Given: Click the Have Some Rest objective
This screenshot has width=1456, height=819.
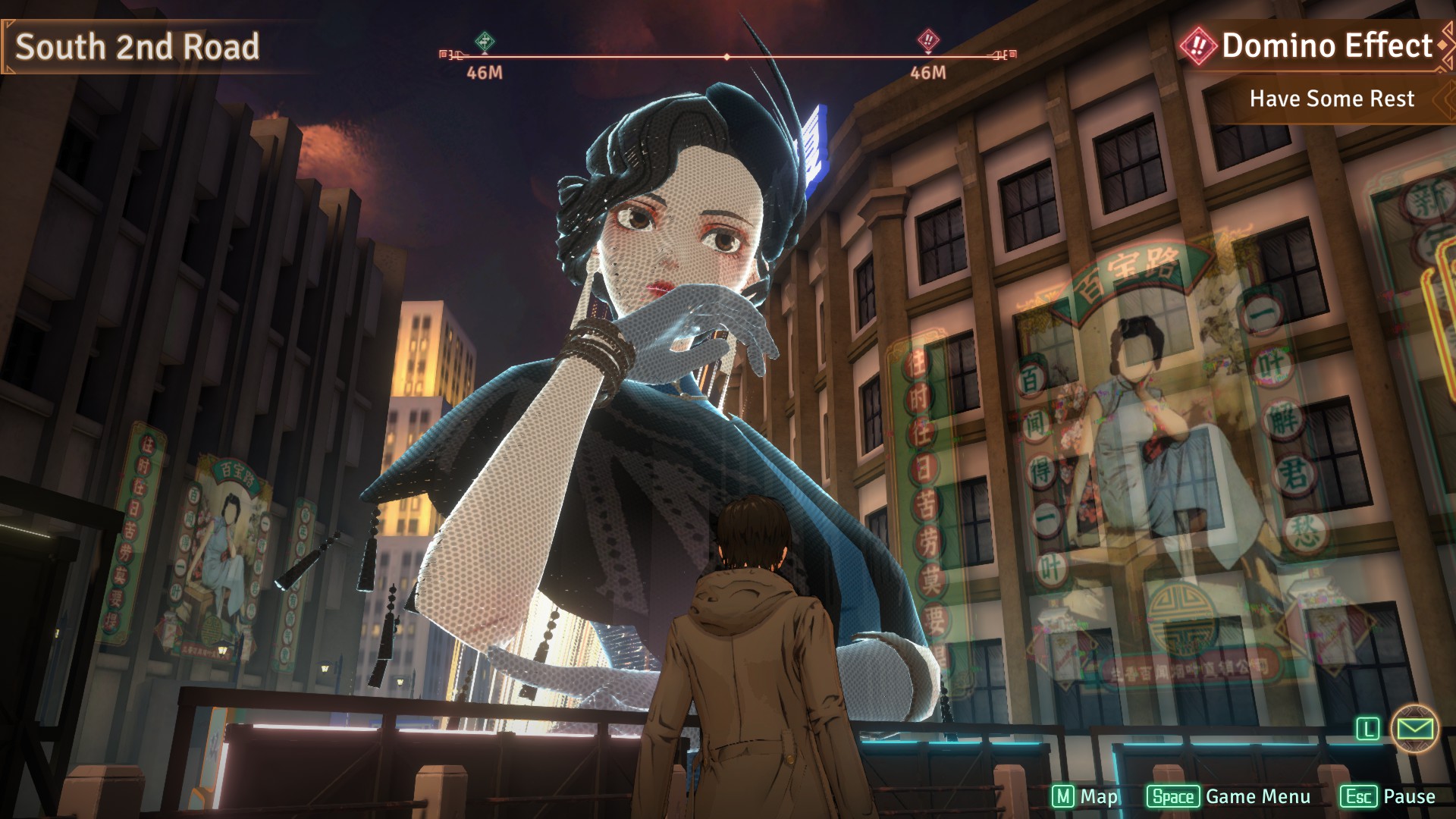Looking at the screenshot, I should coord(1331,99).
